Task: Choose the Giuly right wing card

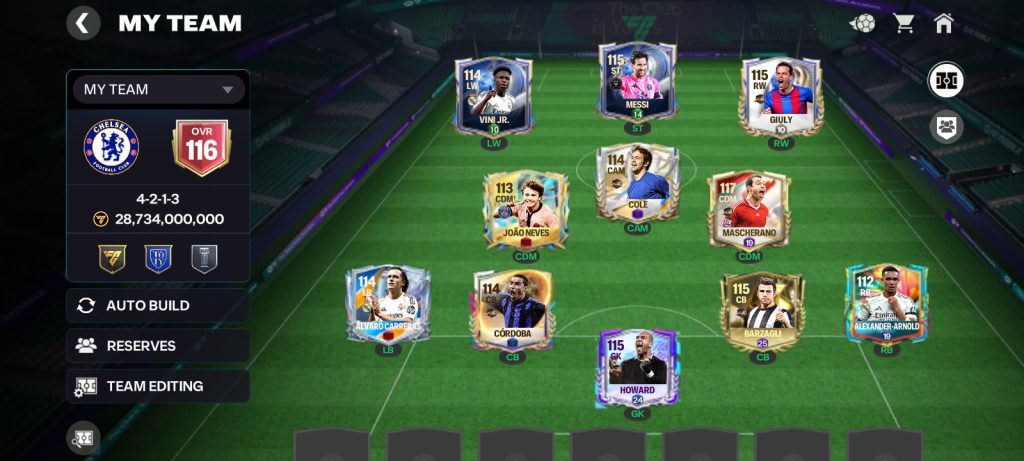Action: click(x=781, y=98)
